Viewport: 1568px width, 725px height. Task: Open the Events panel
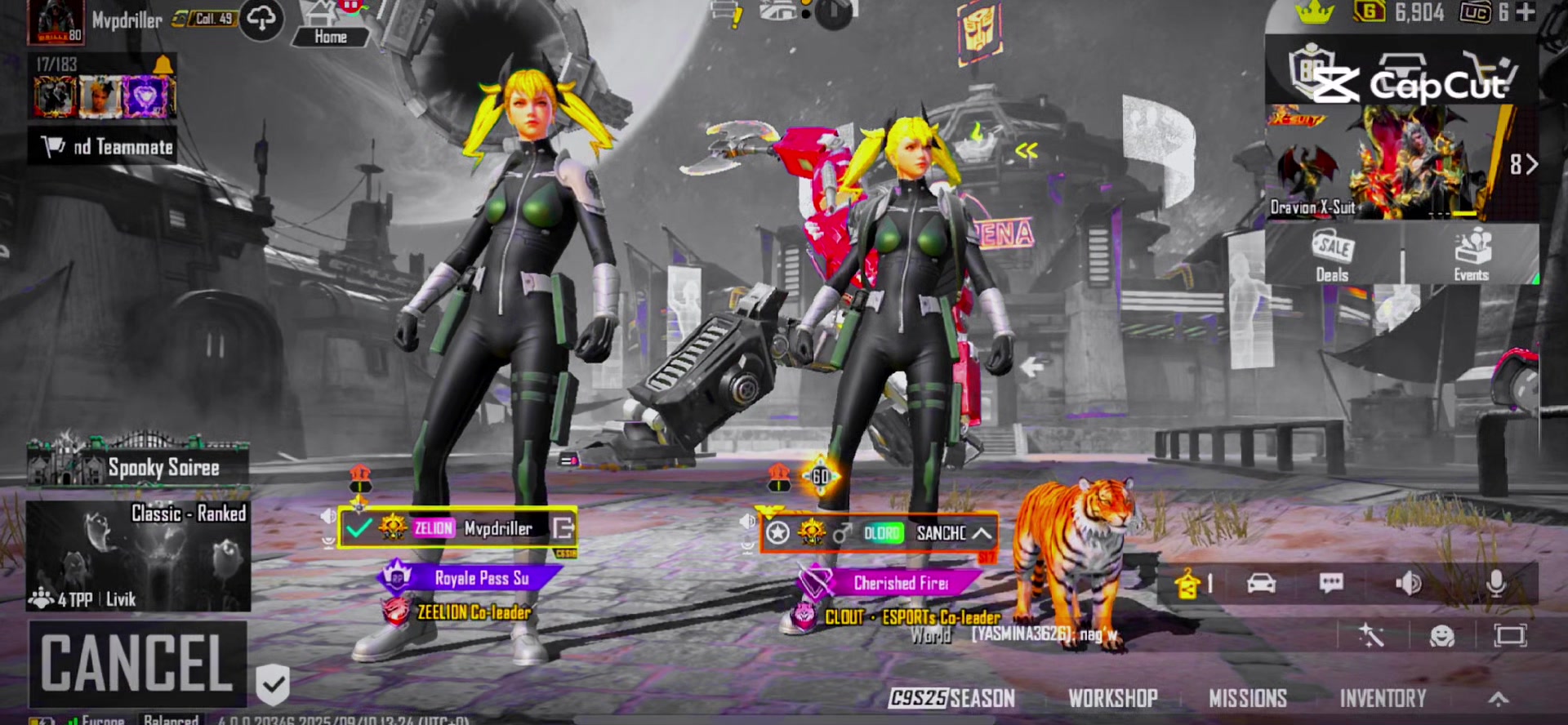1471,256
